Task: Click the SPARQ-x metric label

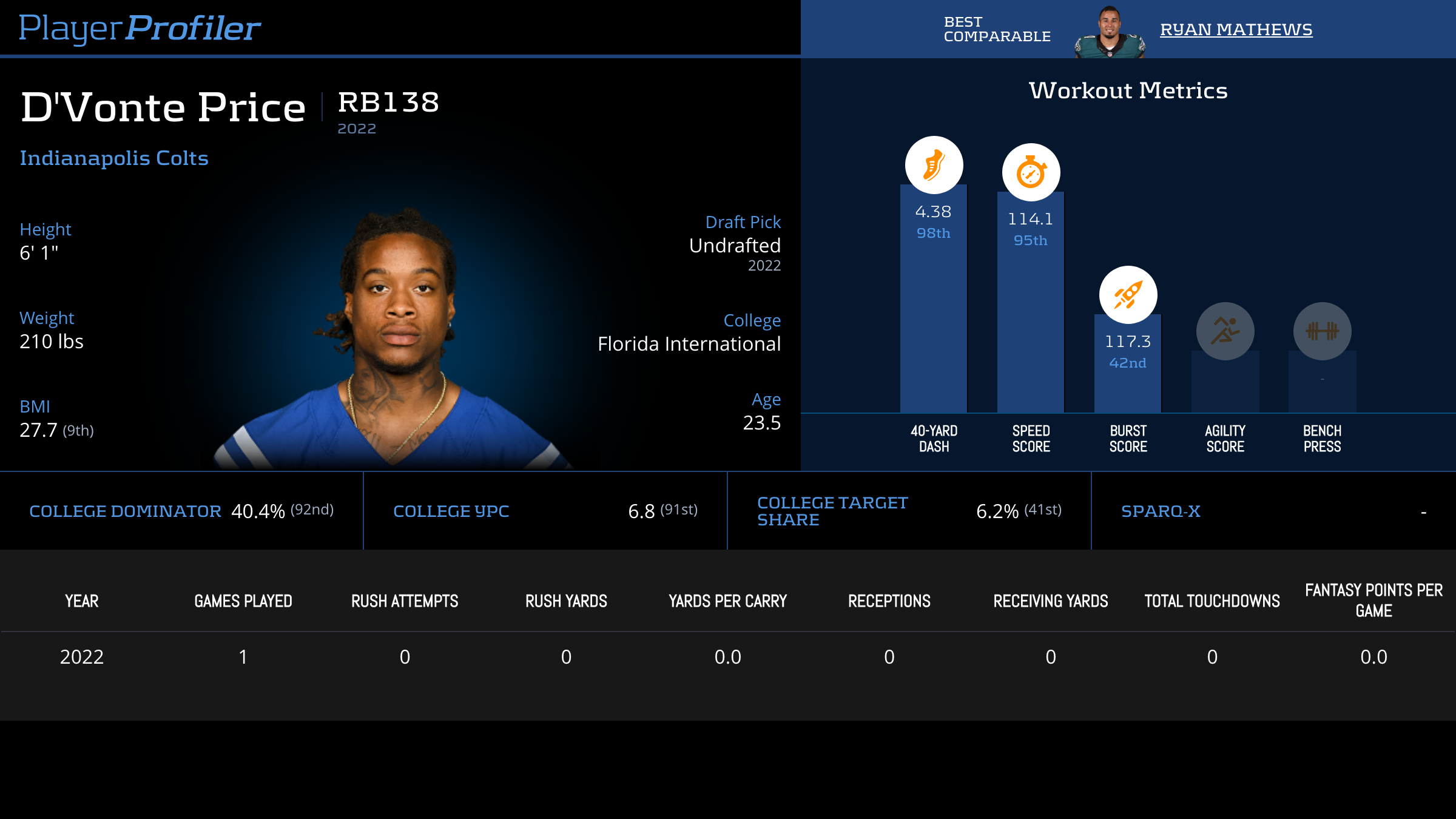Action: tap(1161, 511)
